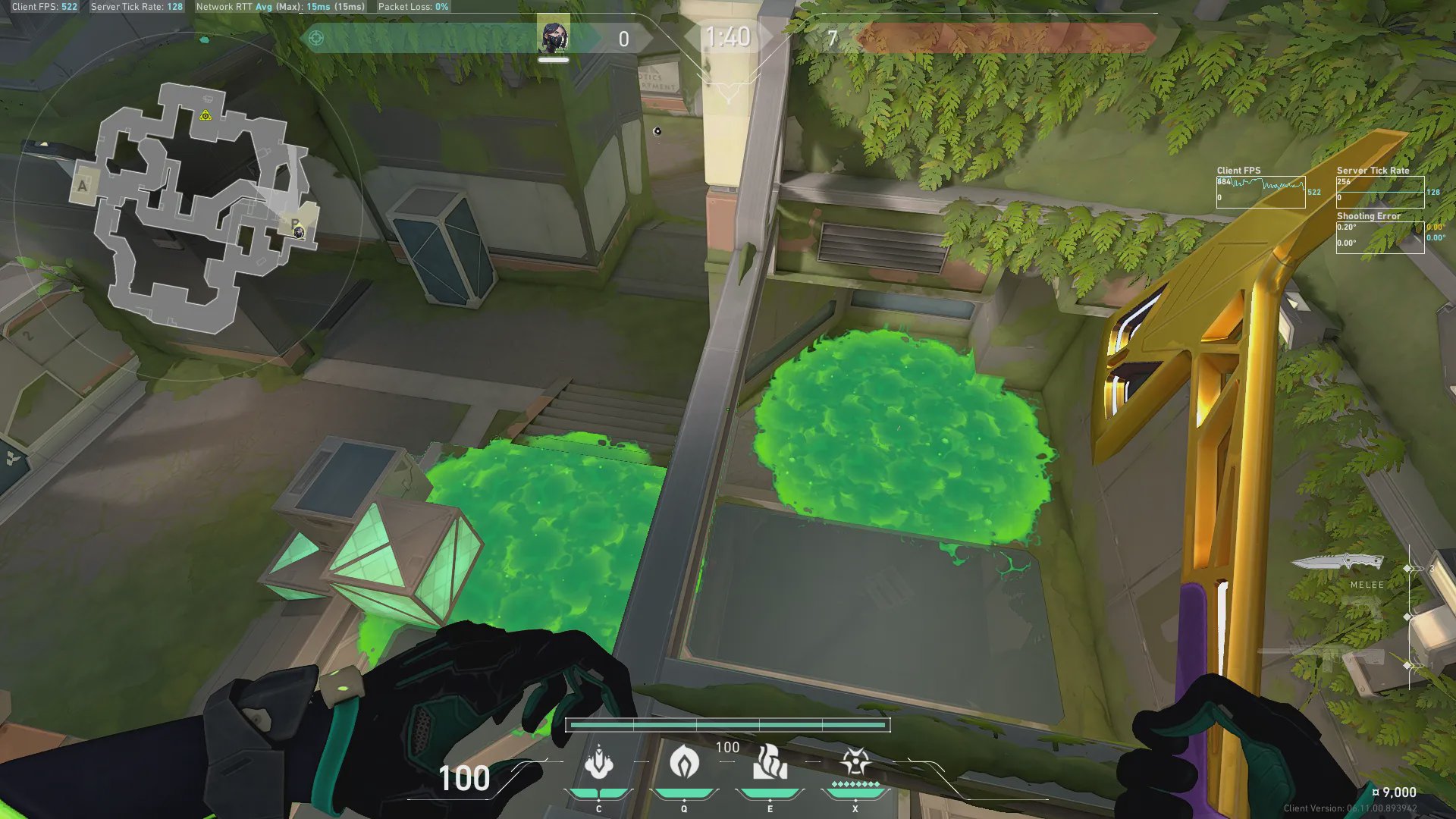The image size is (1456, 819).
Task: Click the yellow spike icon on minimap
Action: coord(206,115)
